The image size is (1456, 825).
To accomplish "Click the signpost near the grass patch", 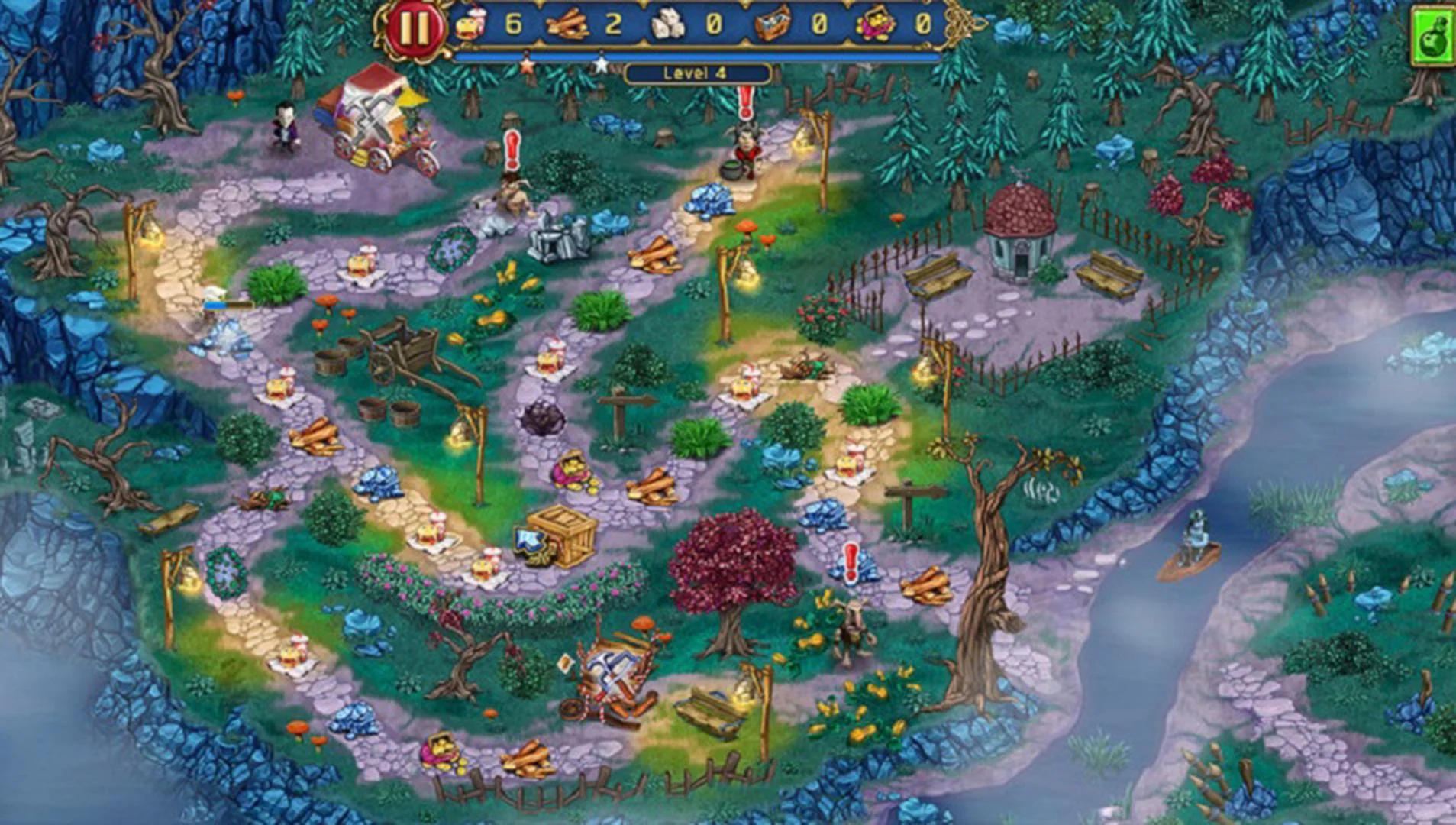I will pos(620,401).
